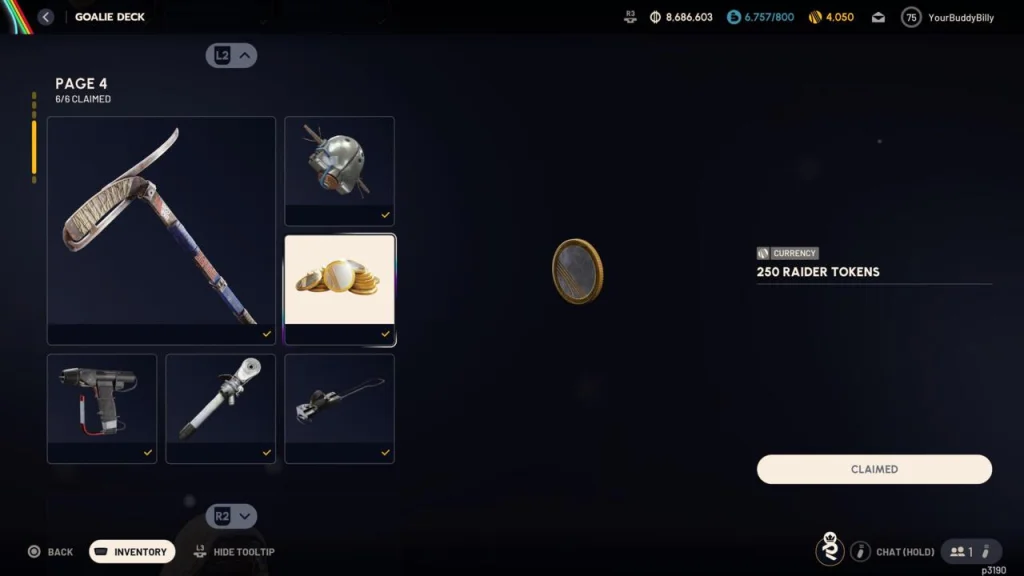1024x576 pixels.
Task: Select the pistol-shaped device reward tile
Action: click(x=102, y=408)
